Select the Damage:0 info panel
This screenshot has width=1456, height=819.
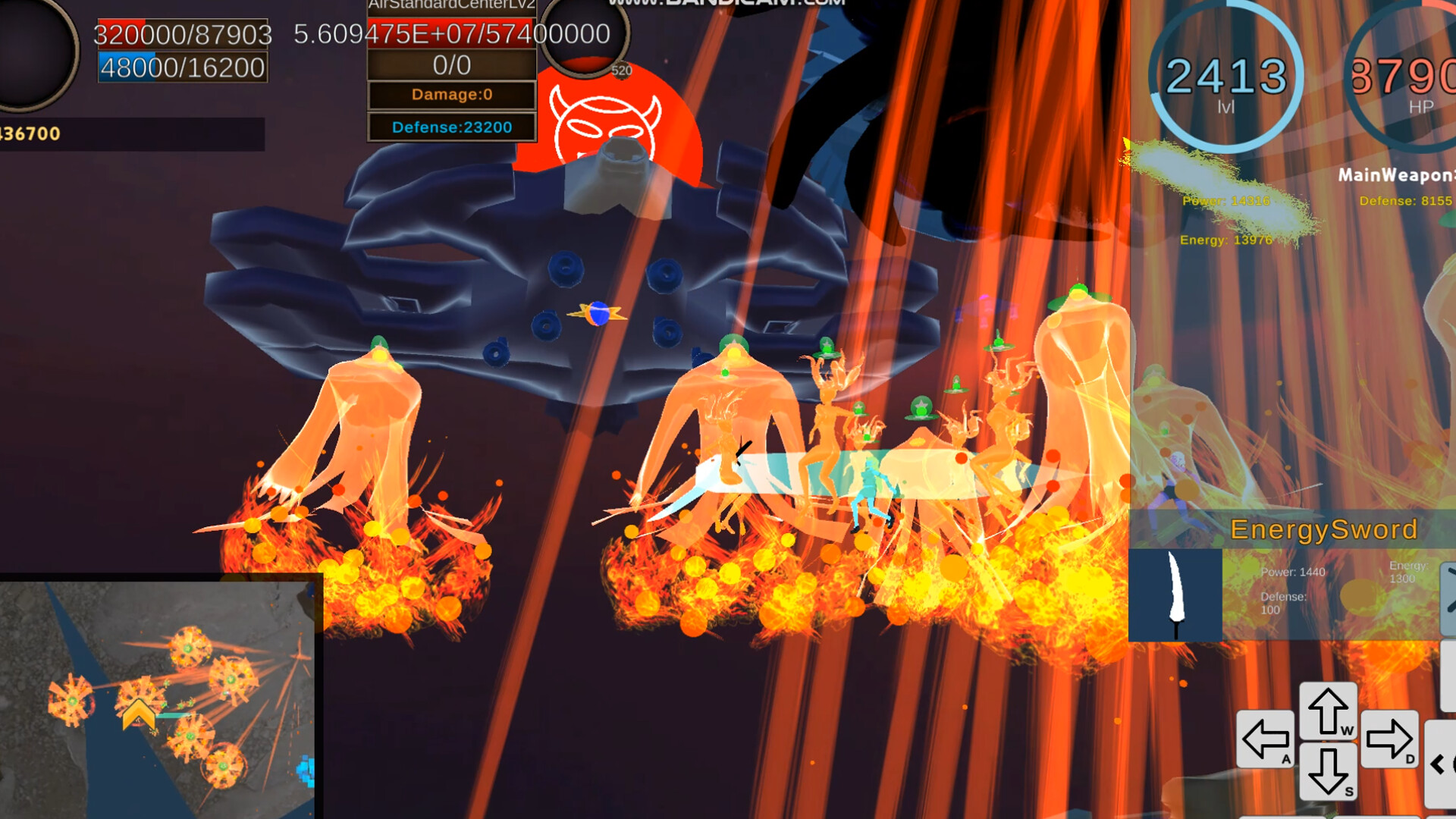point(452,95)
